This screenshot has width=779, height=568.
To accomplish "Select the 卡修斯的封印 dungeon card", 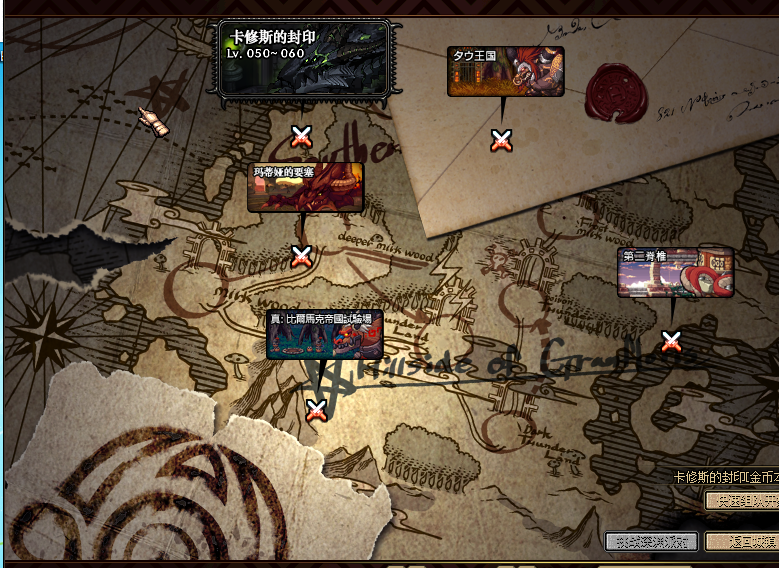I will [x=304, y=59].
